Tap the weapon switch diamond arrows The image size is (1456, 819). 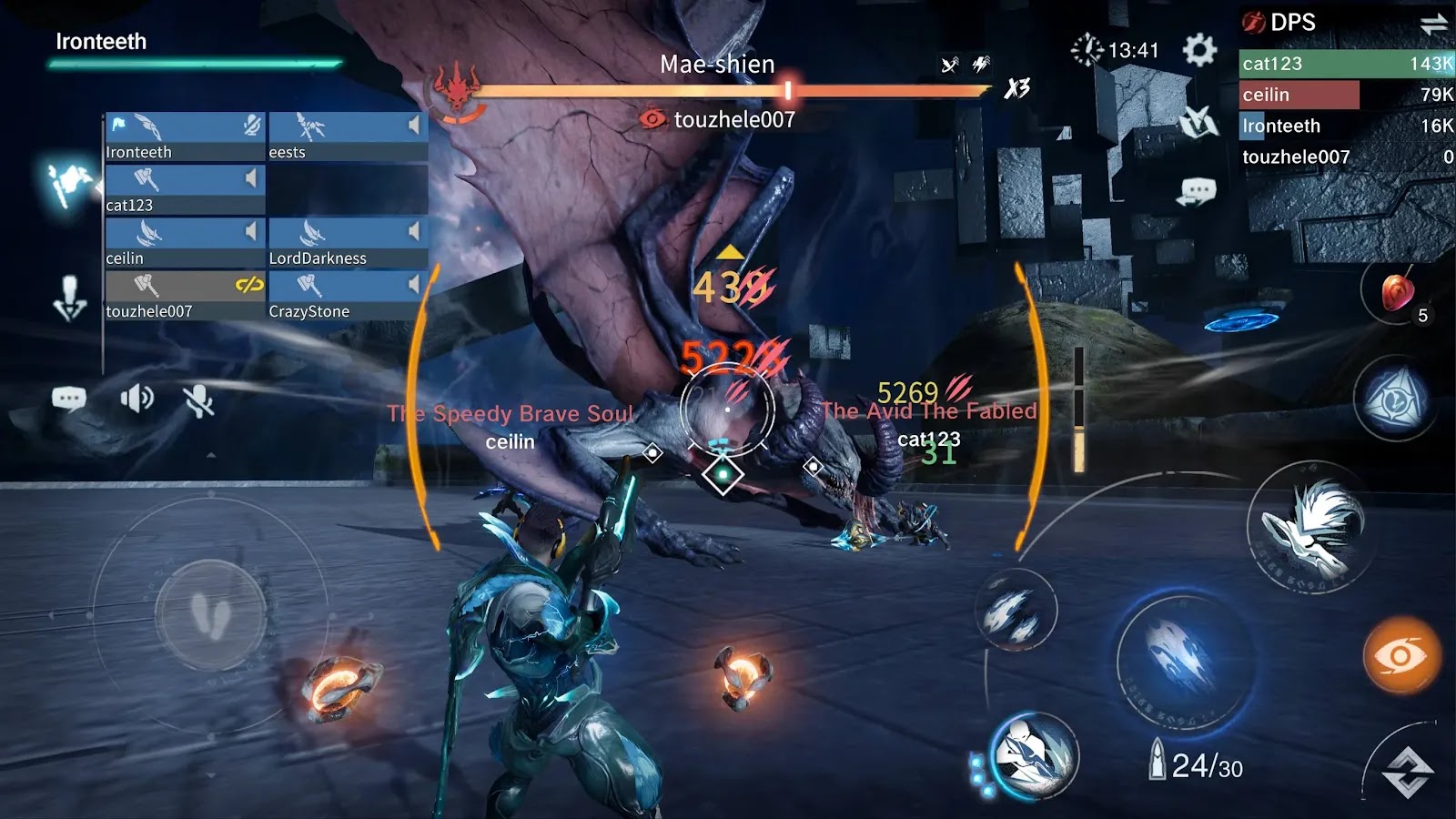[1408, 772]
